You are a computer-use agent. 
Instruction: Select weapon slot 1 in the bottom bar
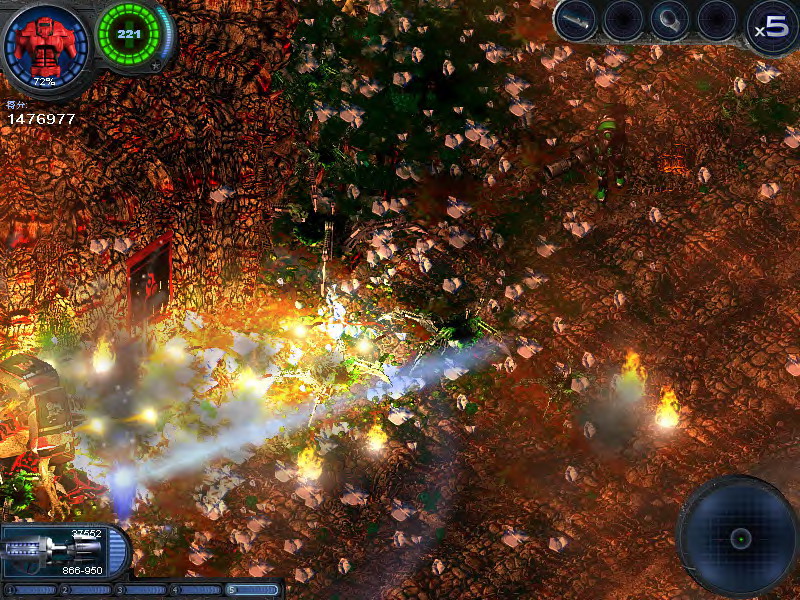28,590
